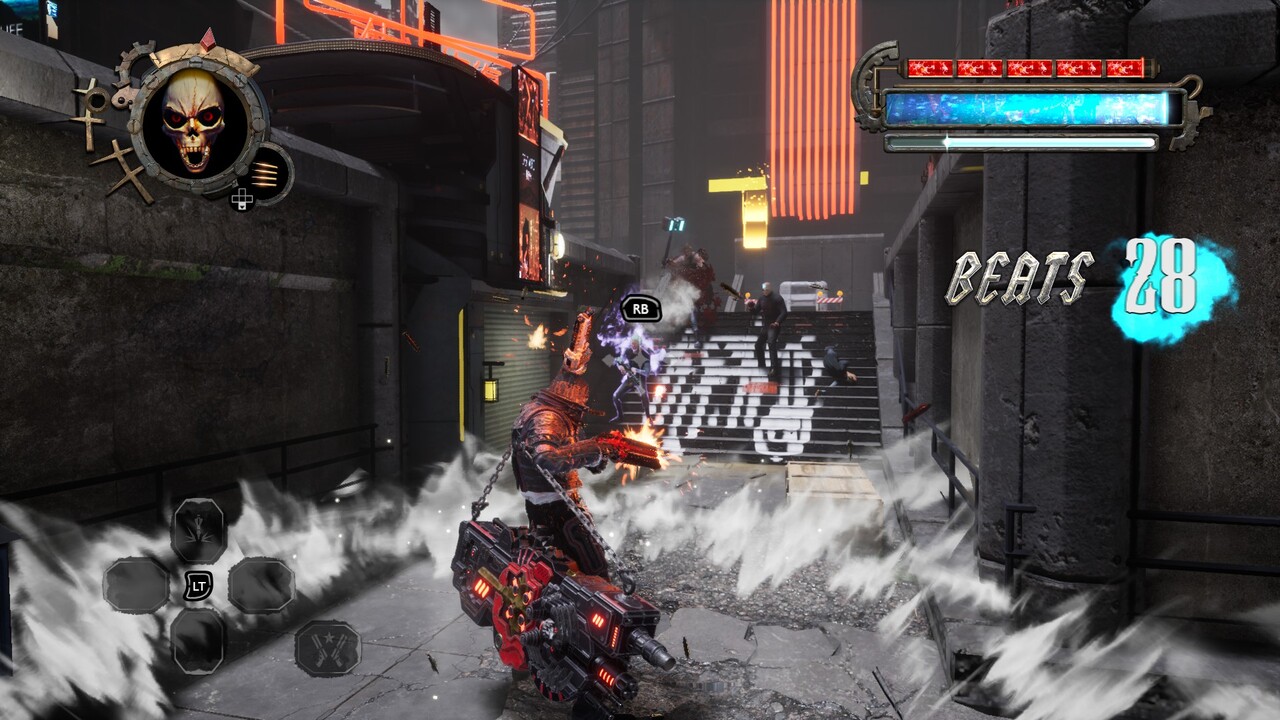
Task: Click the bullet ammo type icon
Action: [264, 172]
